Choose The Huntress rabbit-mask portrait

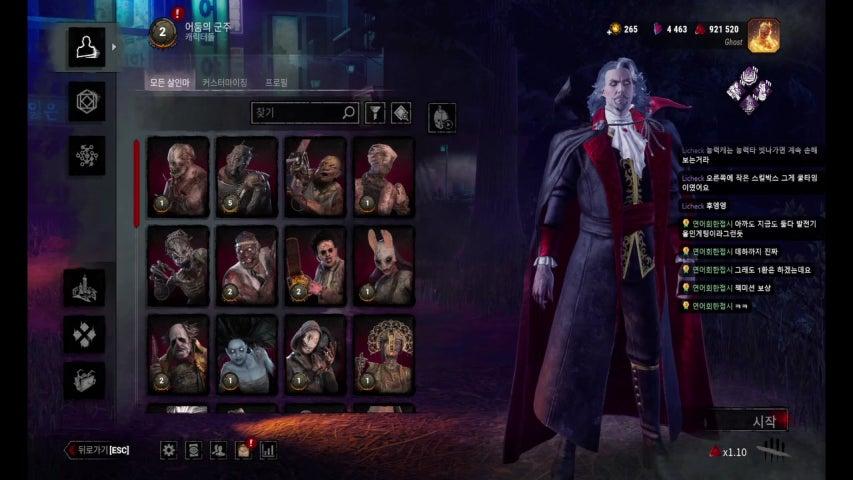click(383, 265)
